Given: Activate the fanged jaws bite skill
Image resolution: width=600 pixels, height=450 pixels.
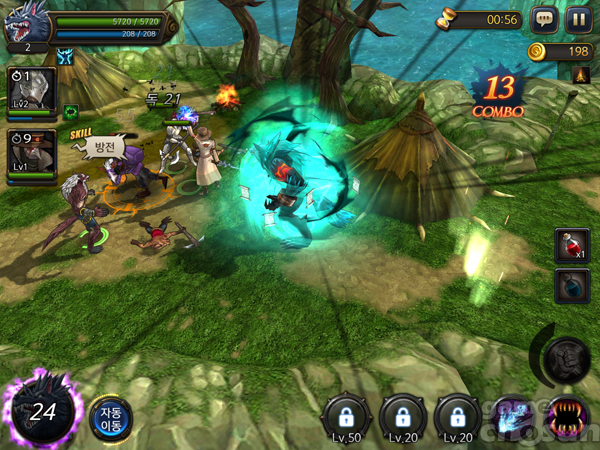Looking at the screenshot, I should point(567,417).
